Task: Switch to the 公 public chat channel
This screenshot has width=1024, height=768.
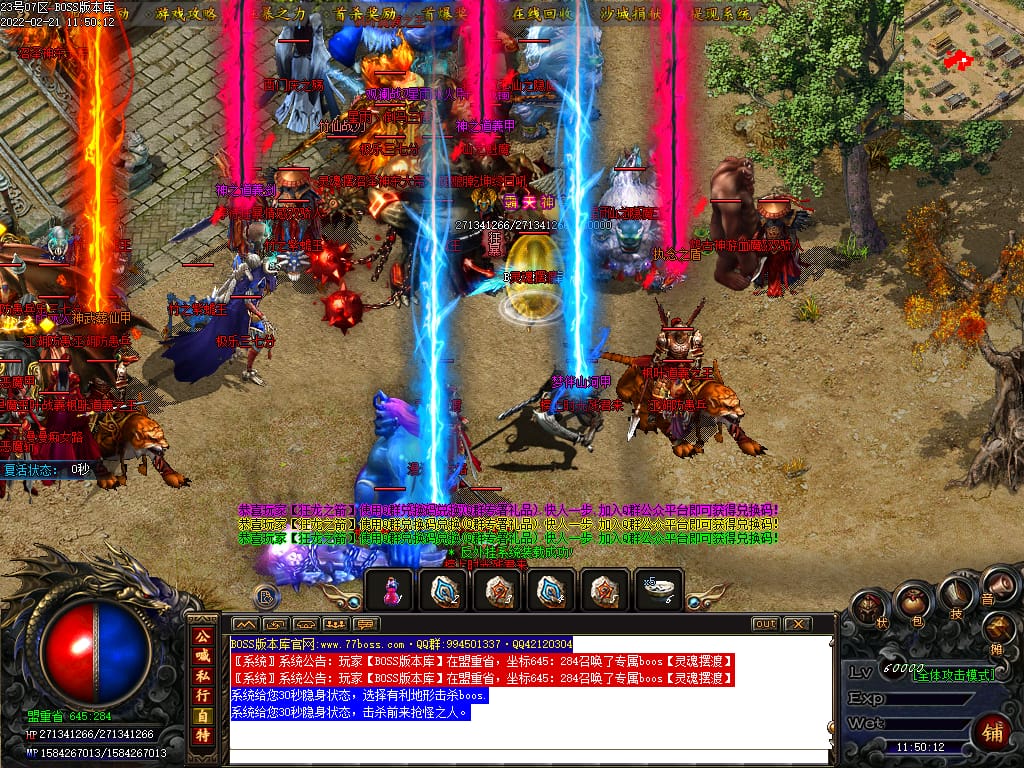Action: tap(202, 635)
